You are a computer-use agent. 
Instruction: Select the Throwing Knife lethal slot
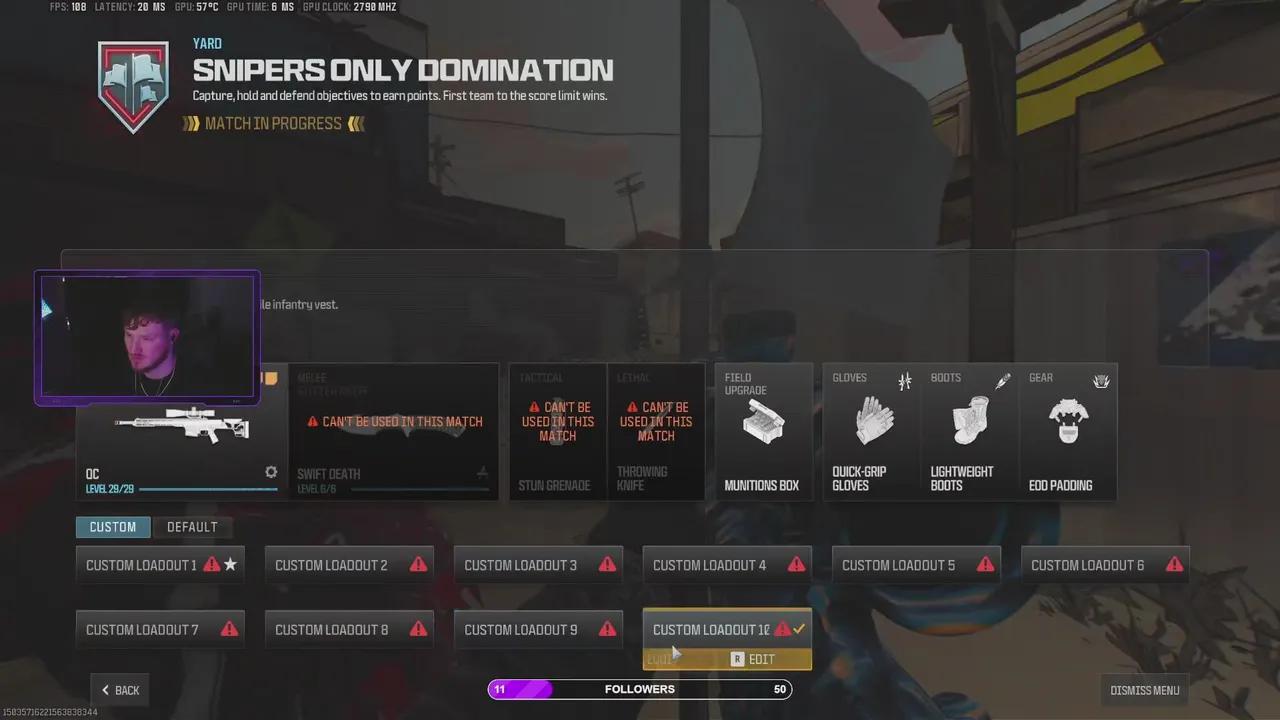(656, 430)
